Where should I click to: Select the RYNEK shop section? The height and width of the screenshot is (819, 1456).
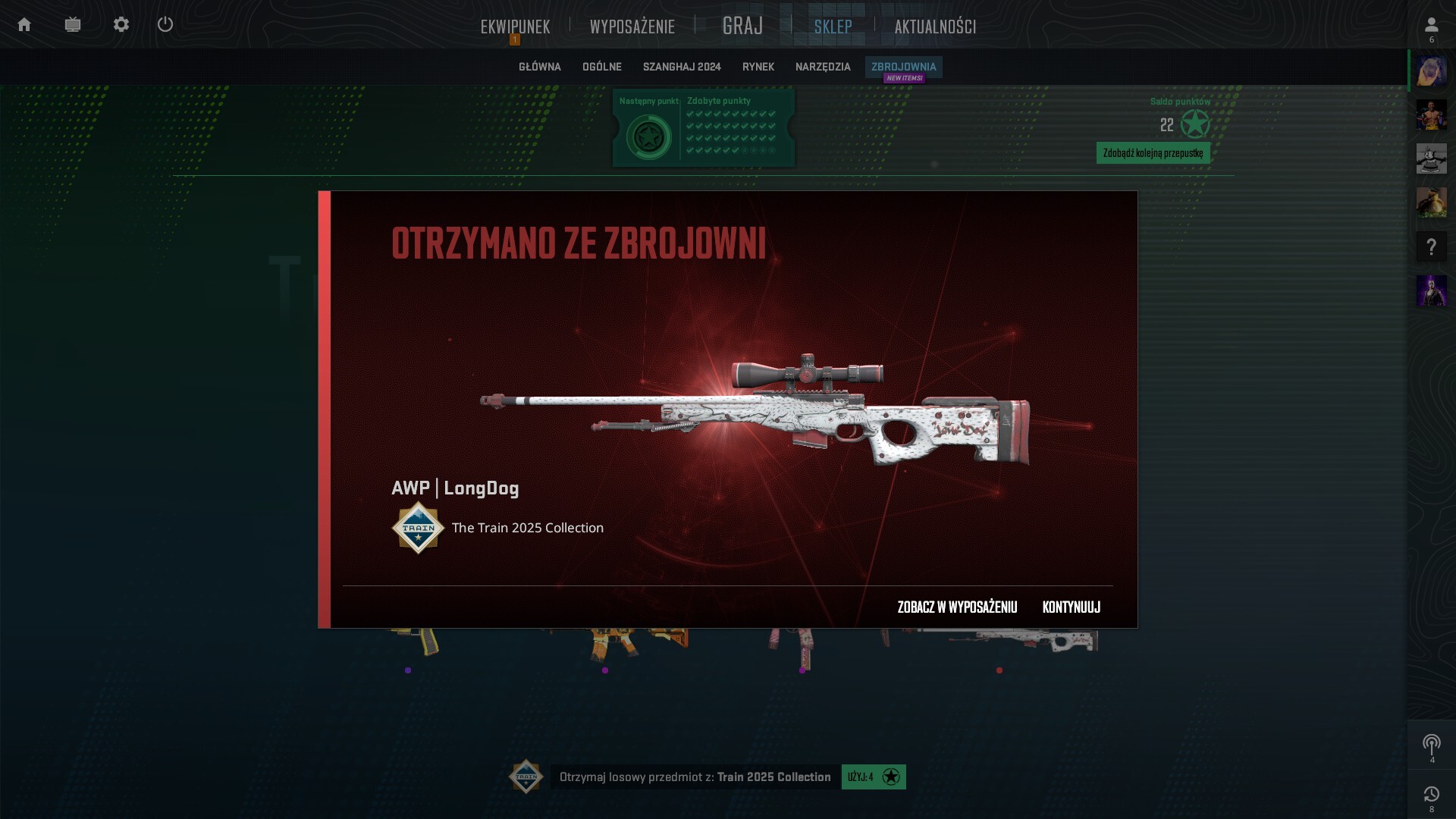point(758,67)
